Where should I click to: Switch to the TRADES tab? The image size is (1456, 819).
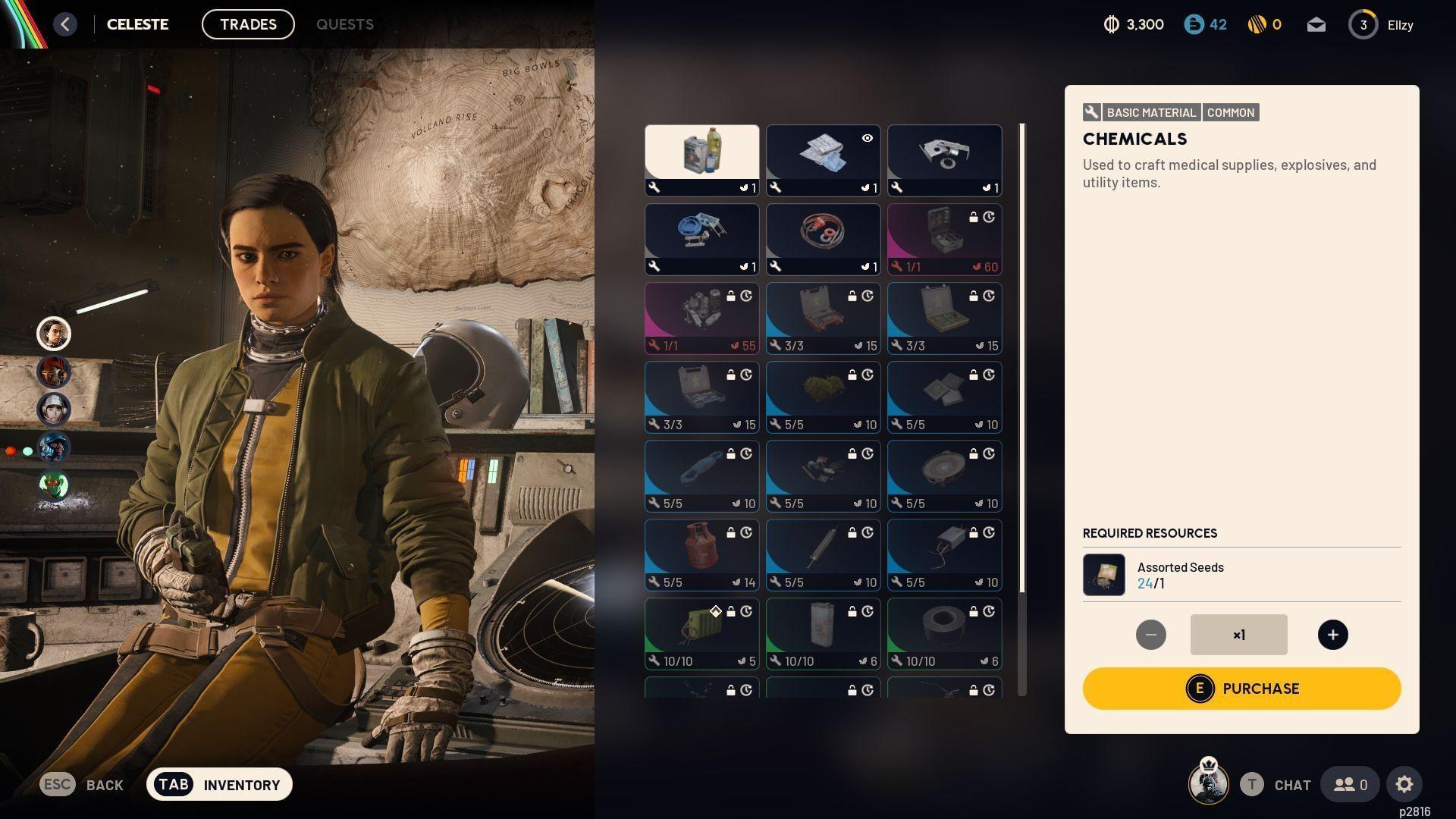coord(248,24)
